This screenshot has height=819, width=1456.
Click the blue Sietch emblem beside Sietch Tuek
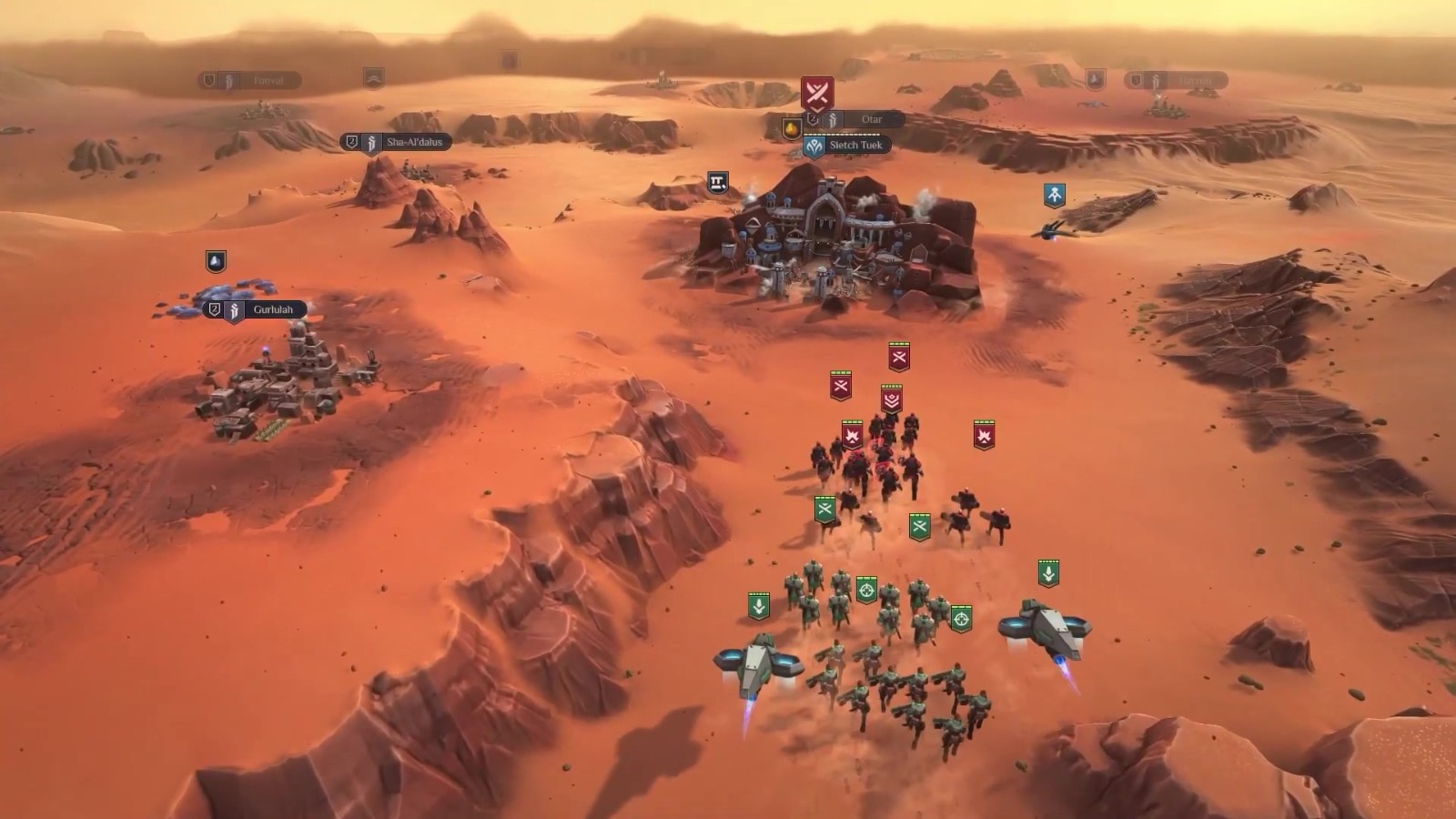tap(814, 146)
